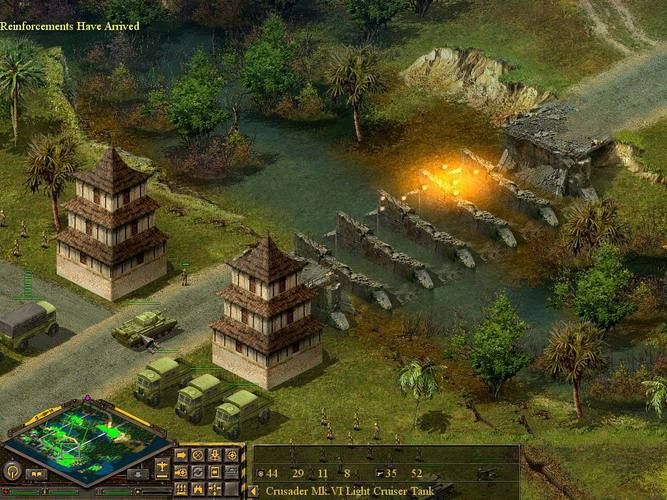This screenshot has height=500, width=667.
Task: Click the round button left of minimap
Action: (x=13, y=471)
